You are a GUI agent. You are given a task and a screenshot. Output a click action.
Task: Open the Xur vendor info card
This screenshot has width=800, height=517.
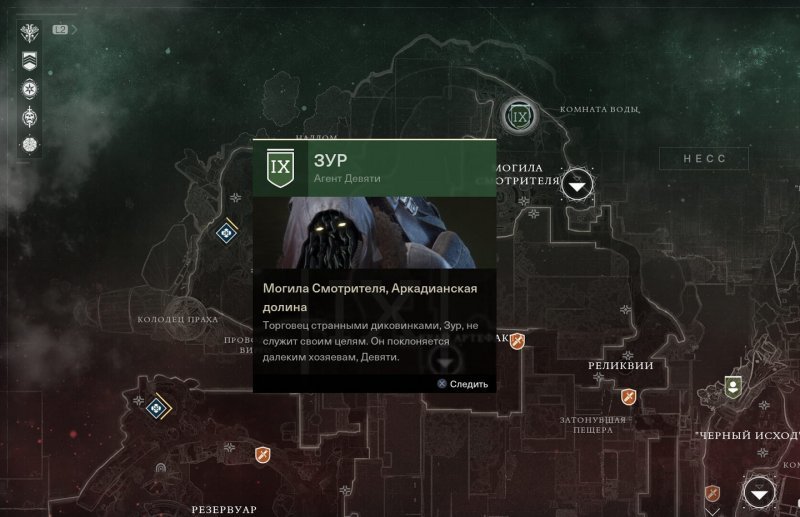click(375, 265)
